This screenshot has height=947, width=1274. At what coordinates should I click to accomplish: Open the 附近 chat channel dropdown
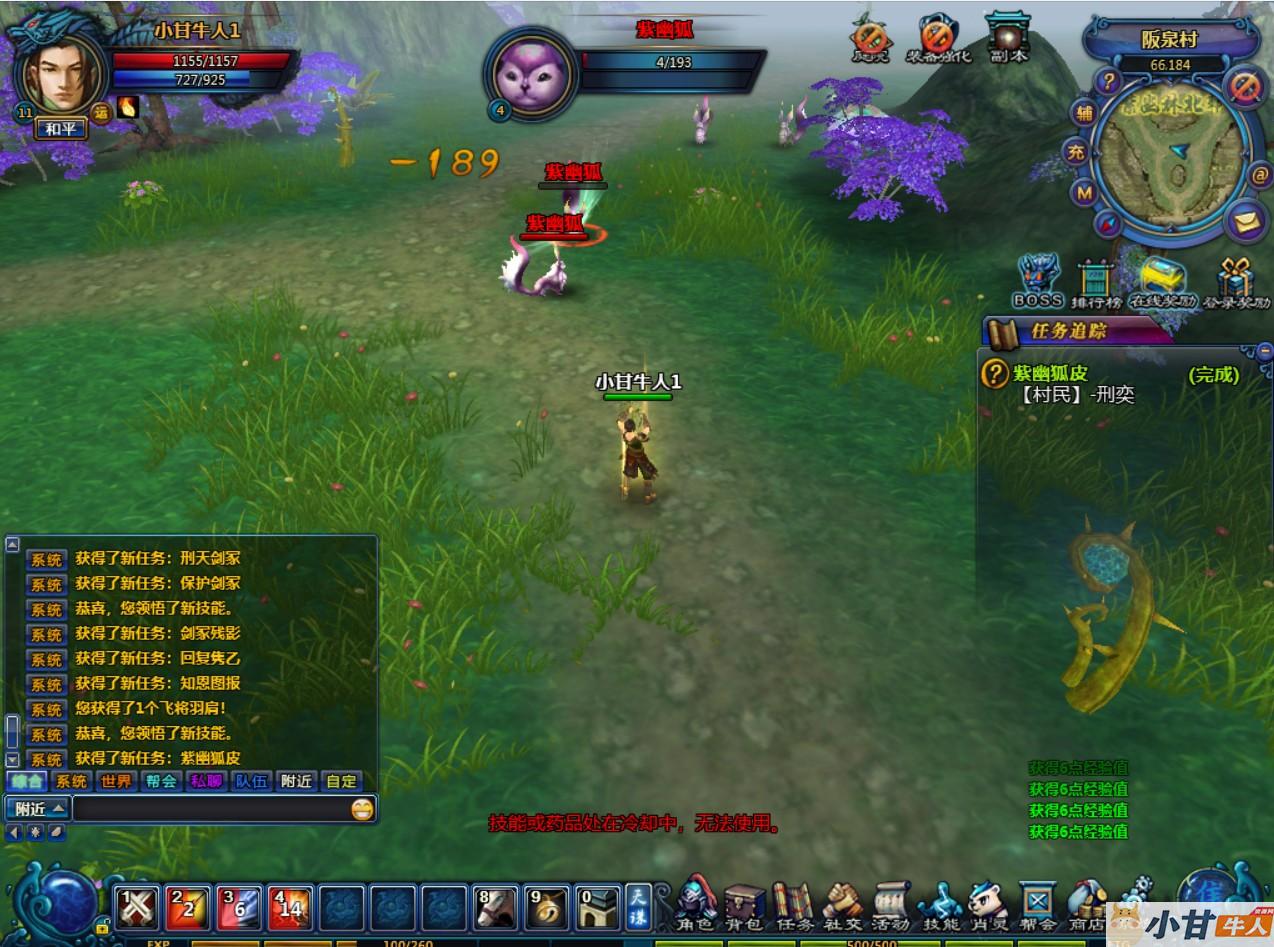37,808
